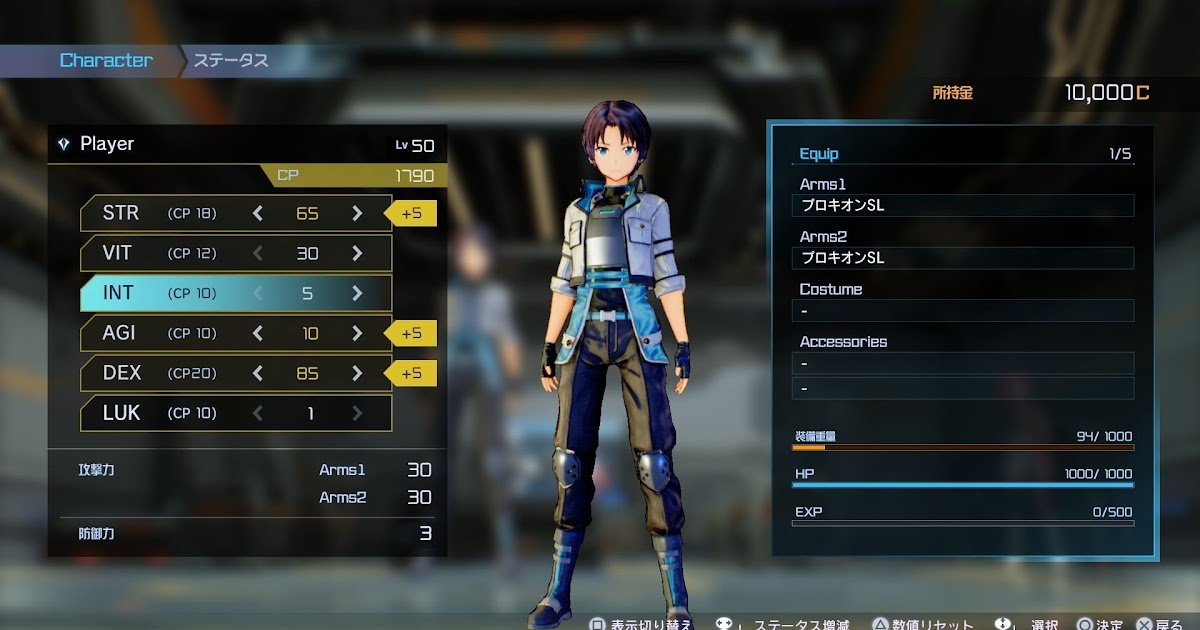
Task: Select the VIT stat row
Action: (x=236, y=253)
